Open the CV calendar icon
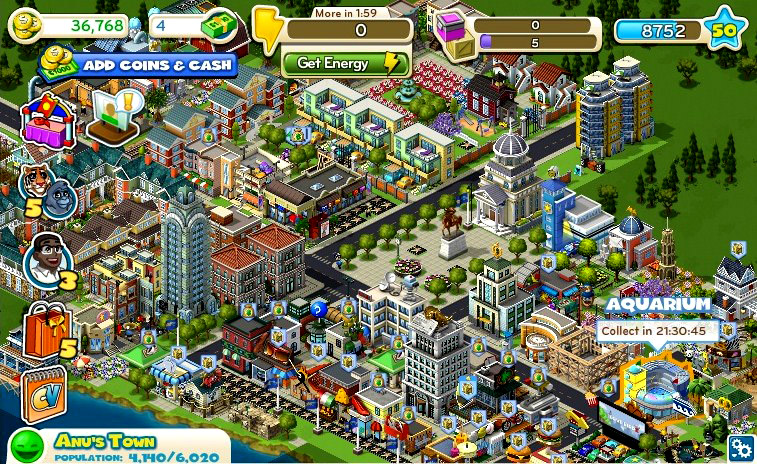The width and height of the screenshot is (757, 464). tap(44, 392)
